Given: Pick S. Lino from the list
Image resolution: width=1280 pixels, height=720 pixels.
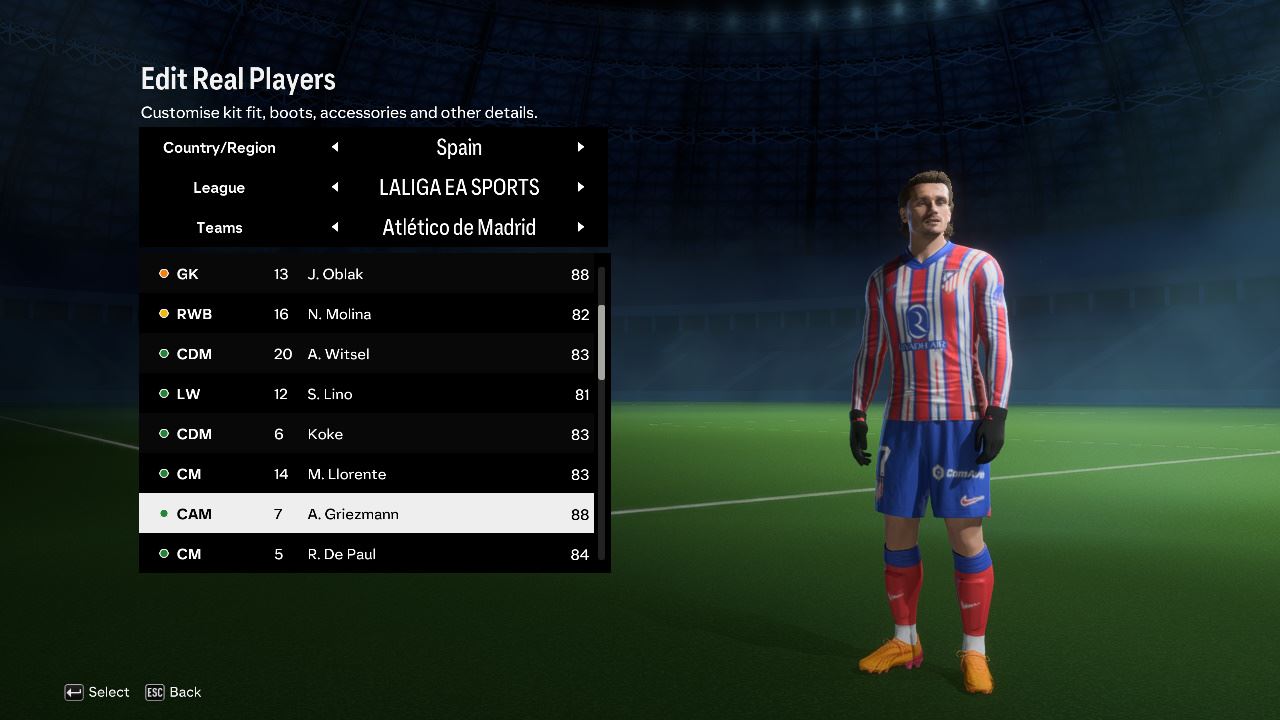Looking at the screenshot, I should 366,394.
